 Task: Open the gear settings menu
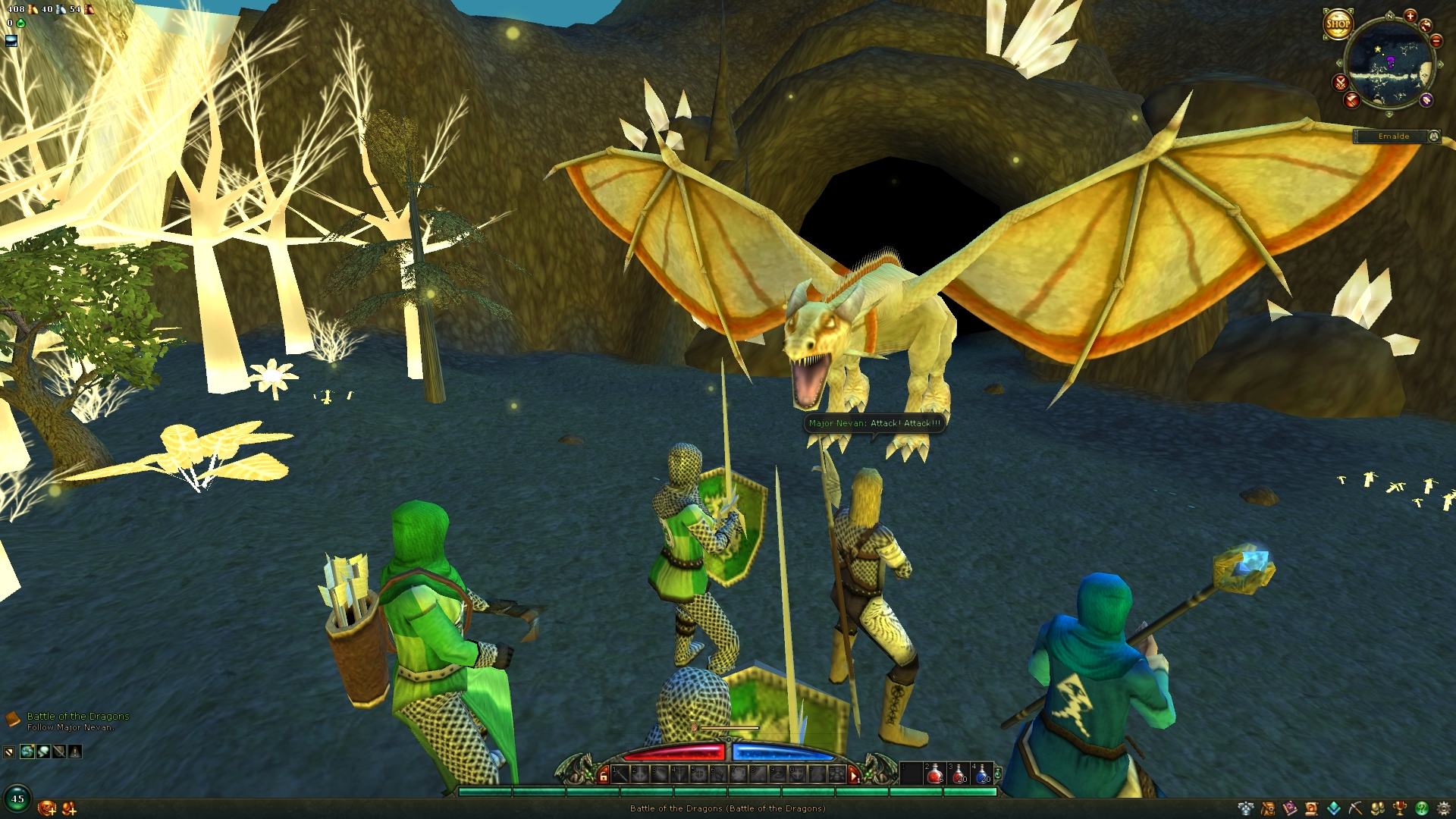pyautogui.click(x=1444, y=808)
